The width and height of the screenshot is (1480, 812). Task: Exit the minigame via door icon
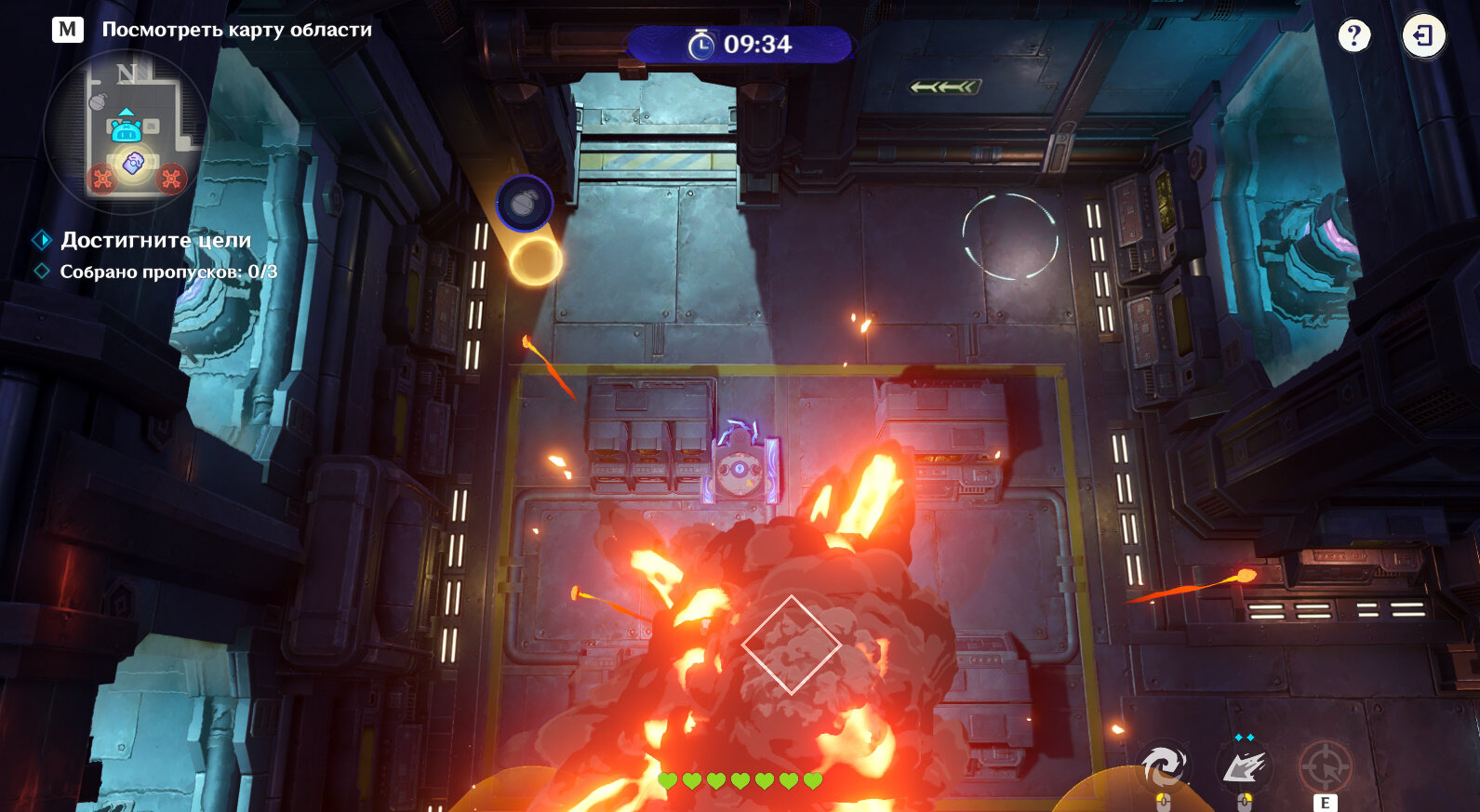1423,36
